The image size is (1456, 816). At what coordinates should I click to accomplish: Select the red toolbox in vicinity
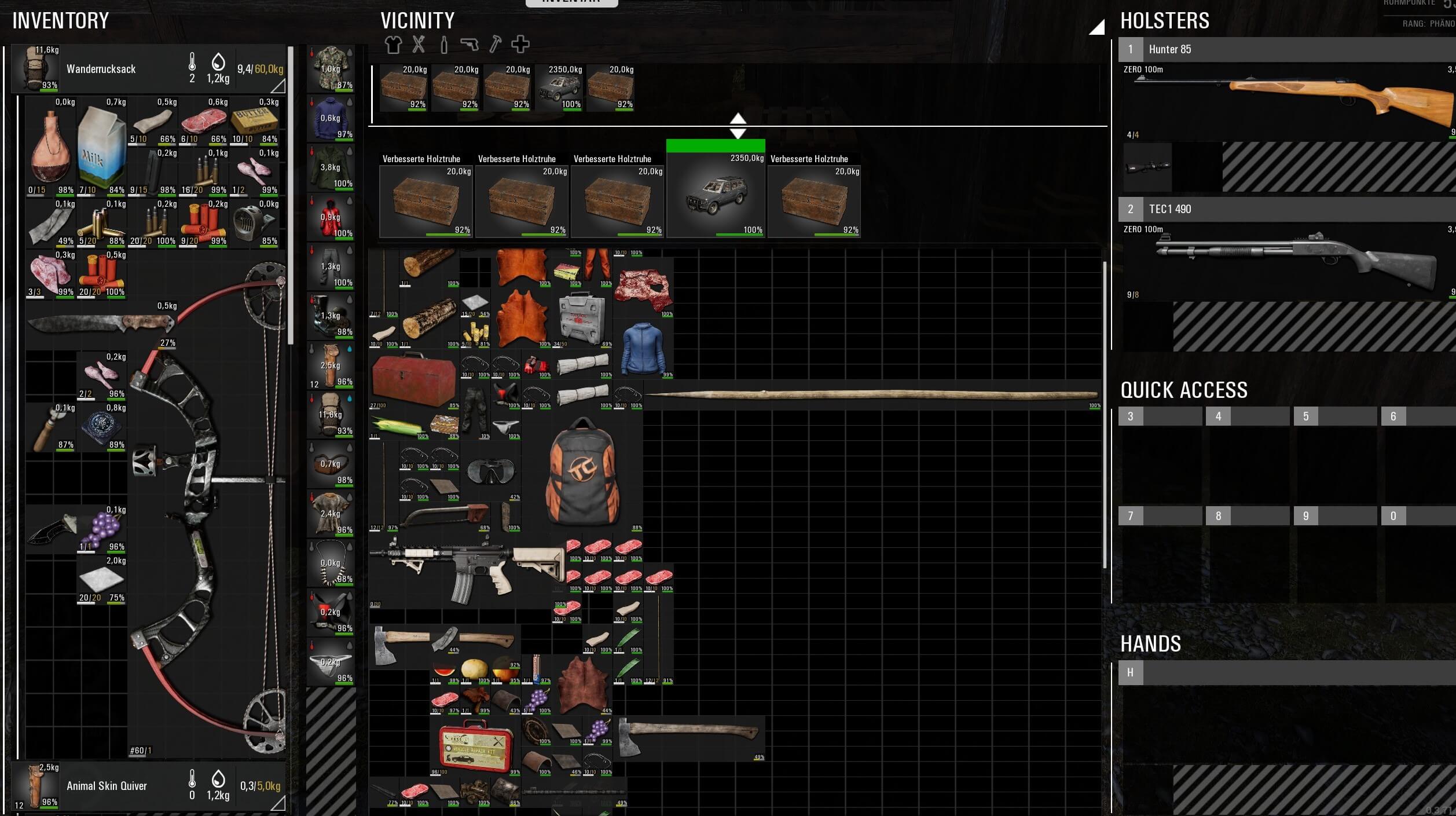[x=413, y=378]
